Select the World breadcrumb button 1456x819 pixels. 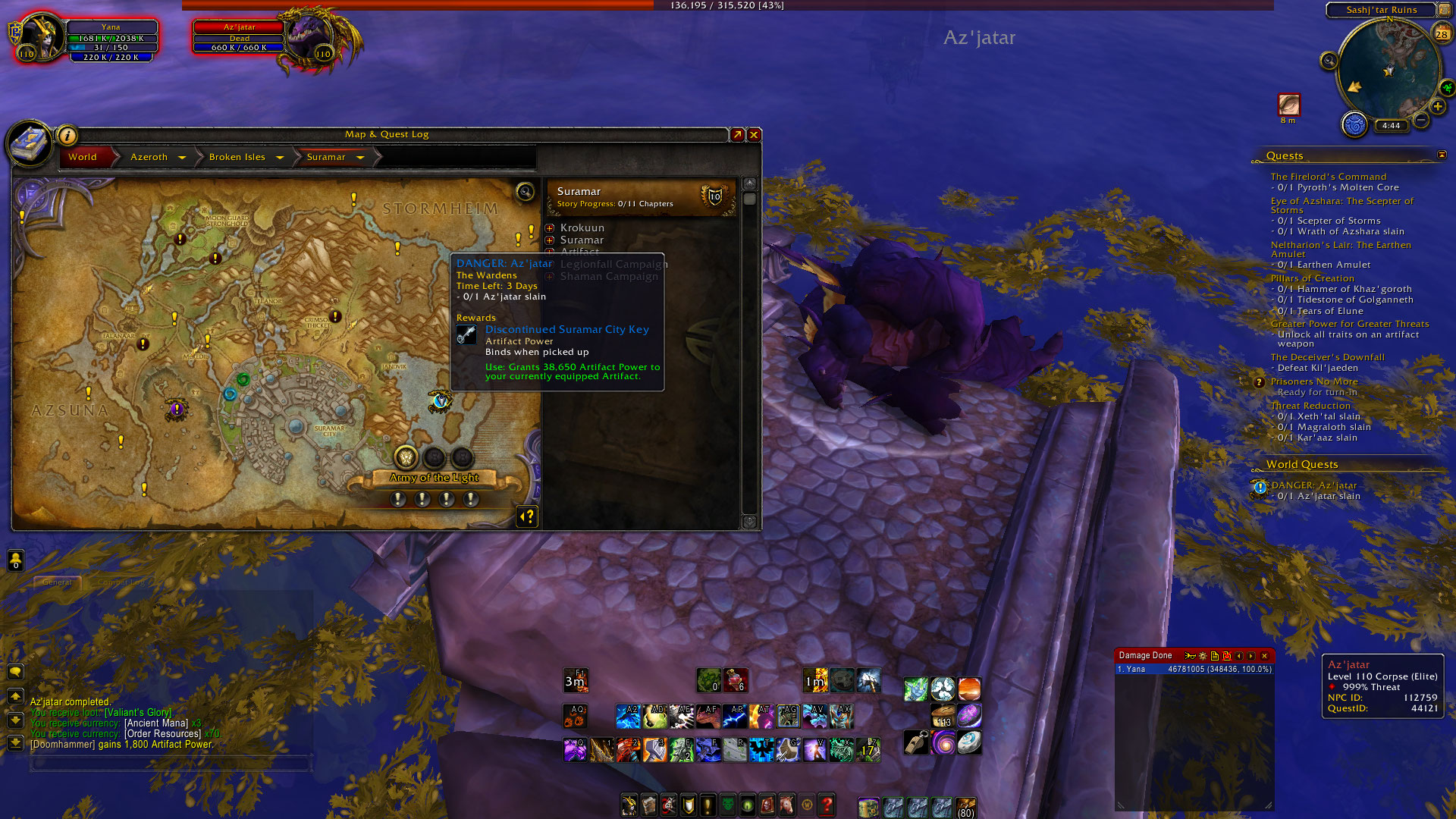pyautogui.click(x=83, y=157)
